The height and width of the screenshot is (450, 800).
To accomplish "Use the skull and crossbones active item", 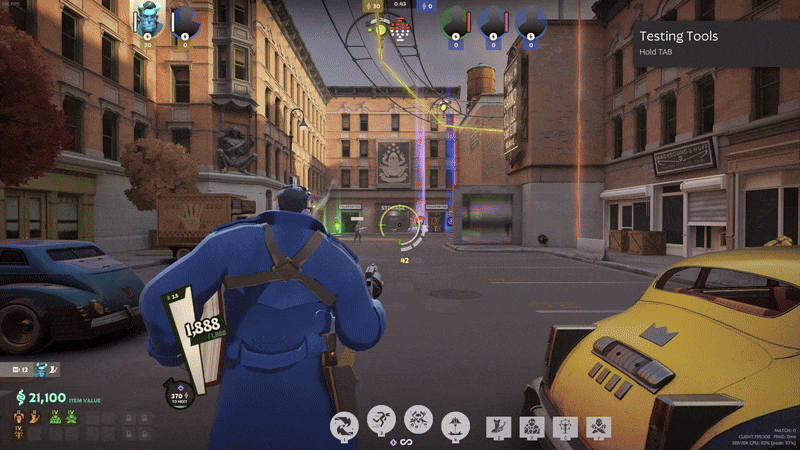I will pos(597,427).
